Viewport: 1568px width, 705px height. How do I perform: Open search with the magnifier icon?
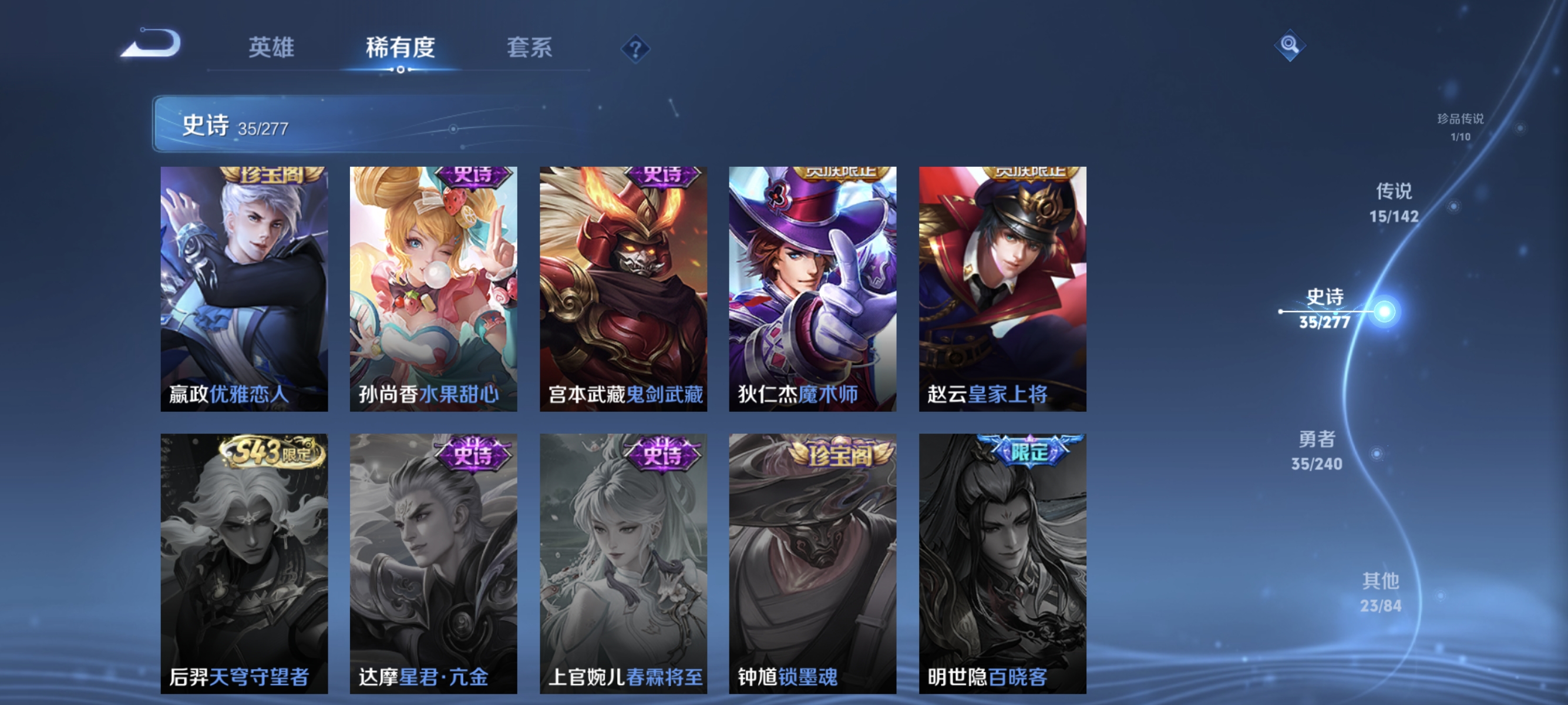[1289, 46]
